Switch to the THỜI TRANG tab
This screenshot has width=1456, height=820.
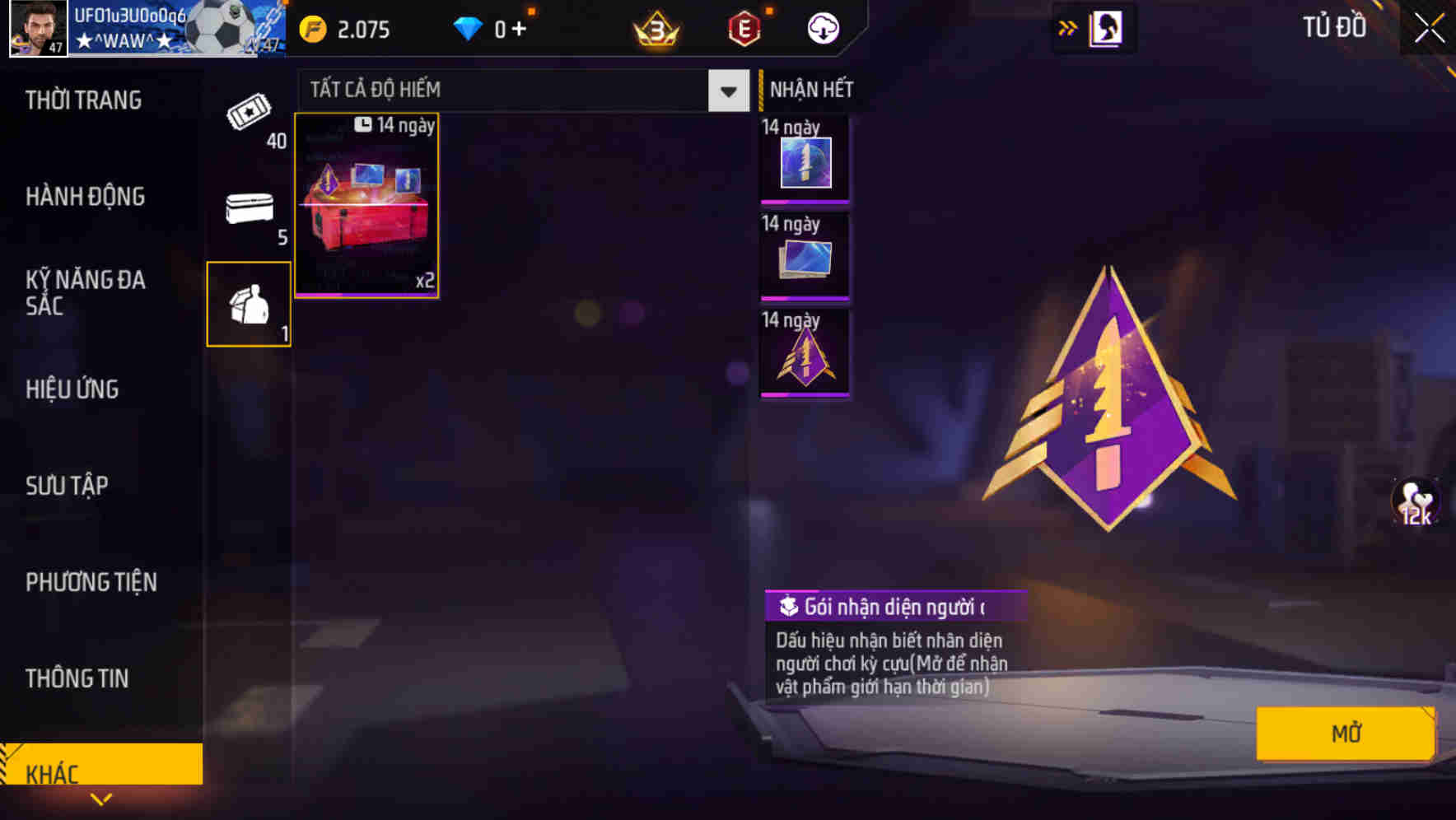coord(82,100)
